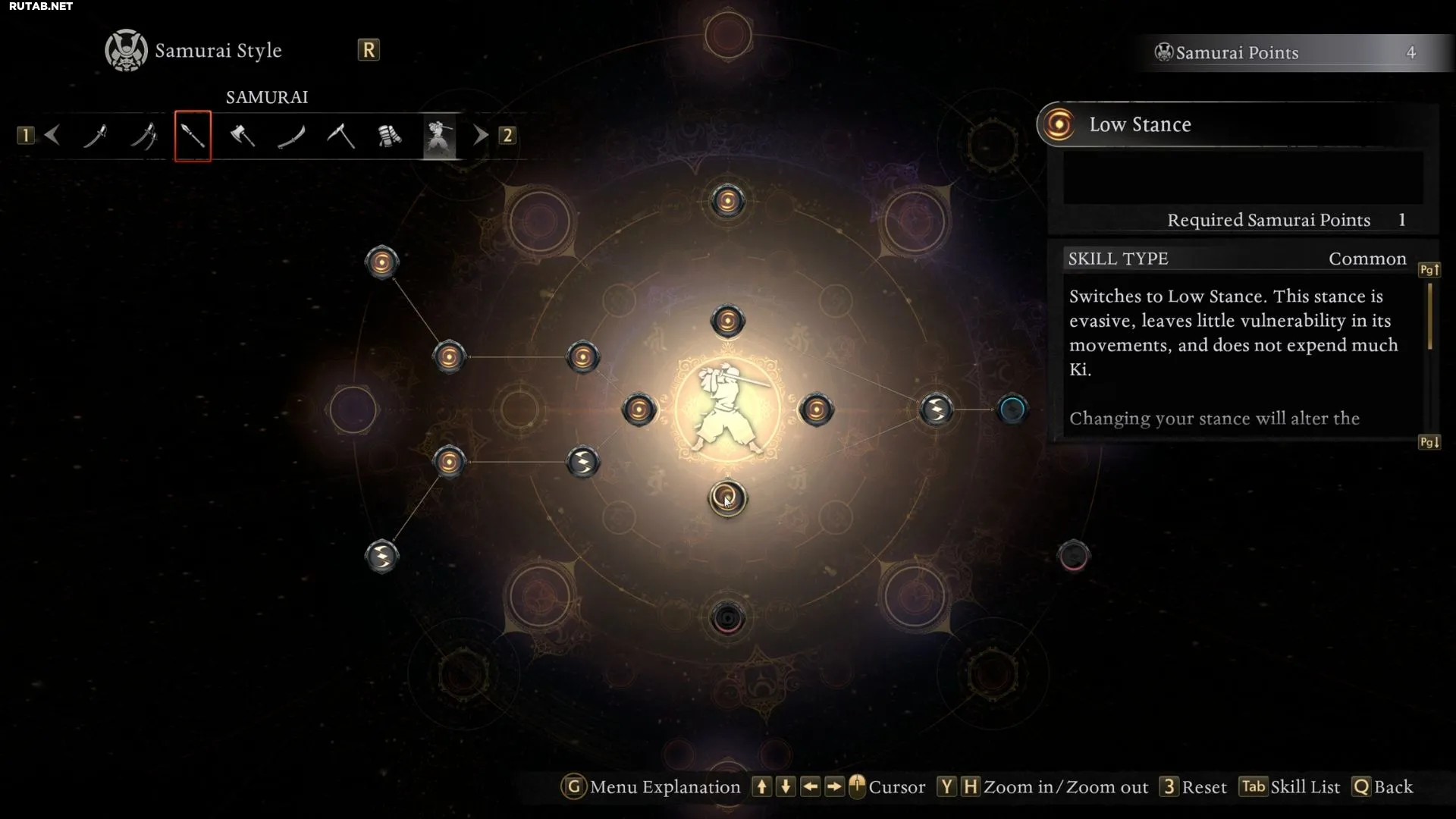Select the Low Stance node under the cursor
1456x819 pixels.
coord(727,498)
